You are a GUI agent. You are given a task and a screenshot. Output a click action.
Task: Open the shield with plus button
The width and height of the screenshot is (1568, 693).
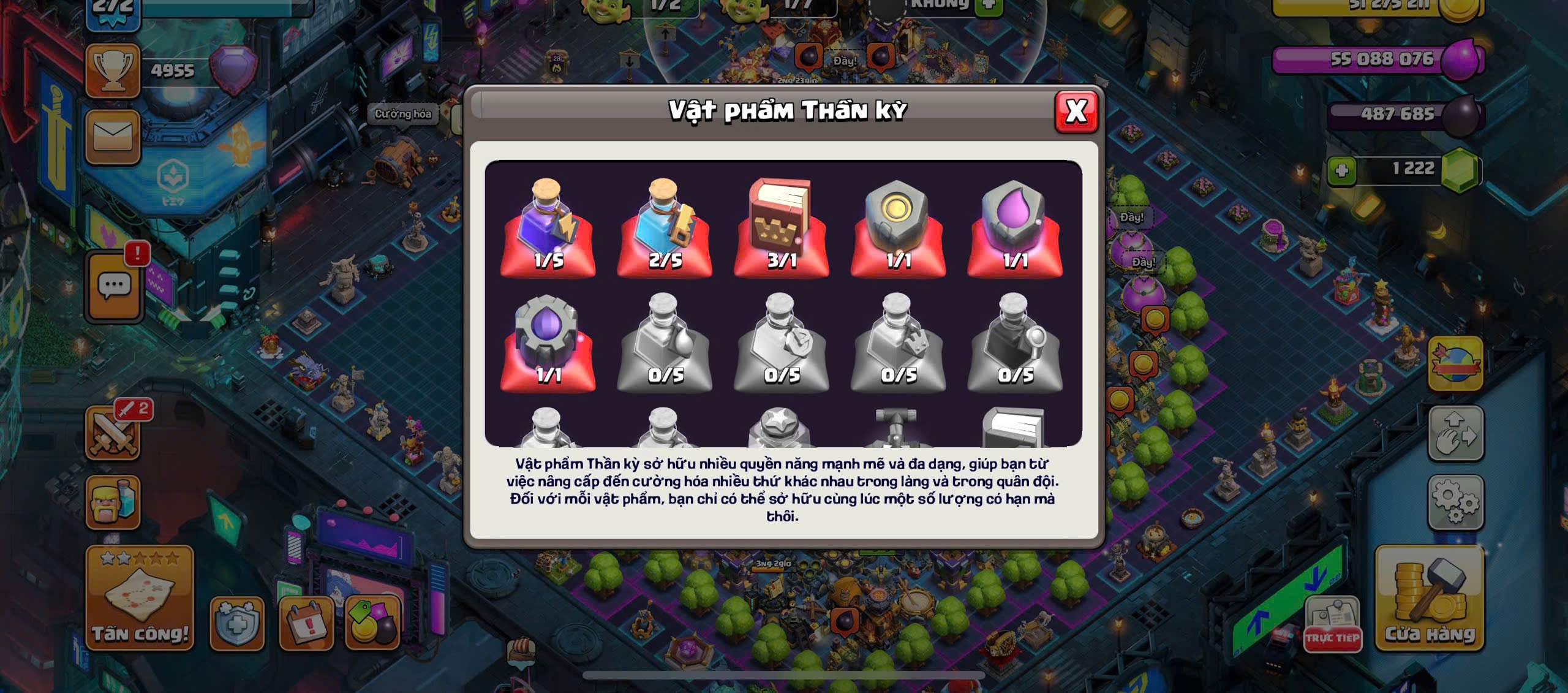pyautogui.click(x=237, y=623)
